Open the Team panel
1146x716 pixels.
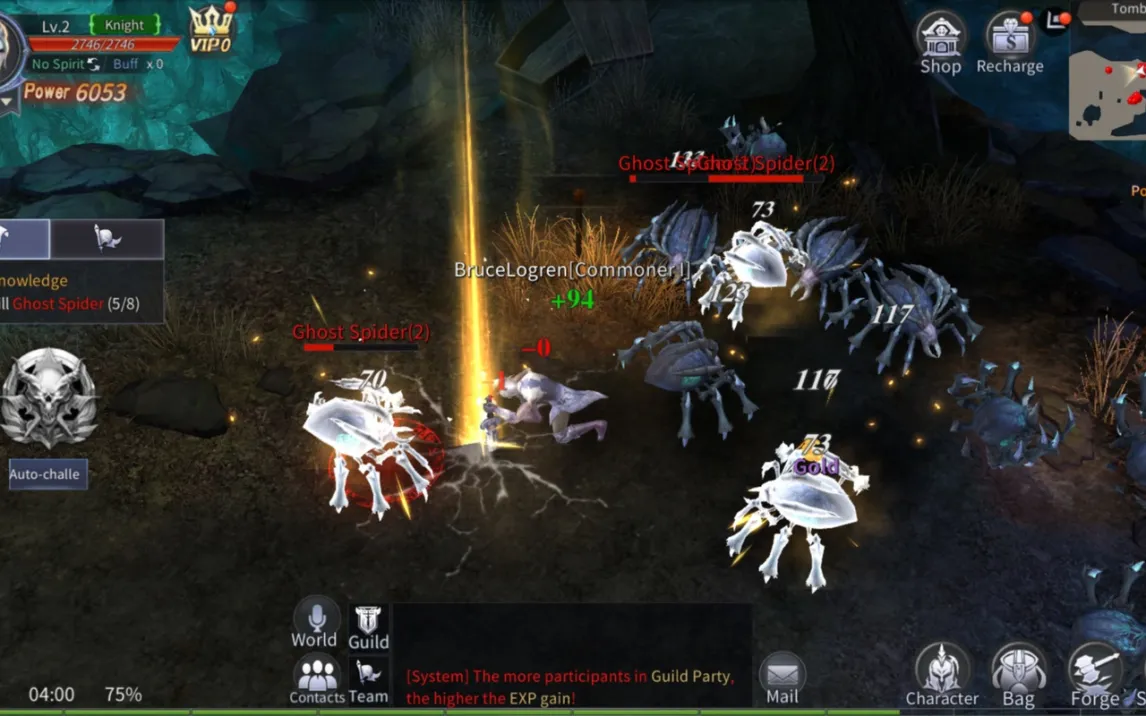pos(368,680)
